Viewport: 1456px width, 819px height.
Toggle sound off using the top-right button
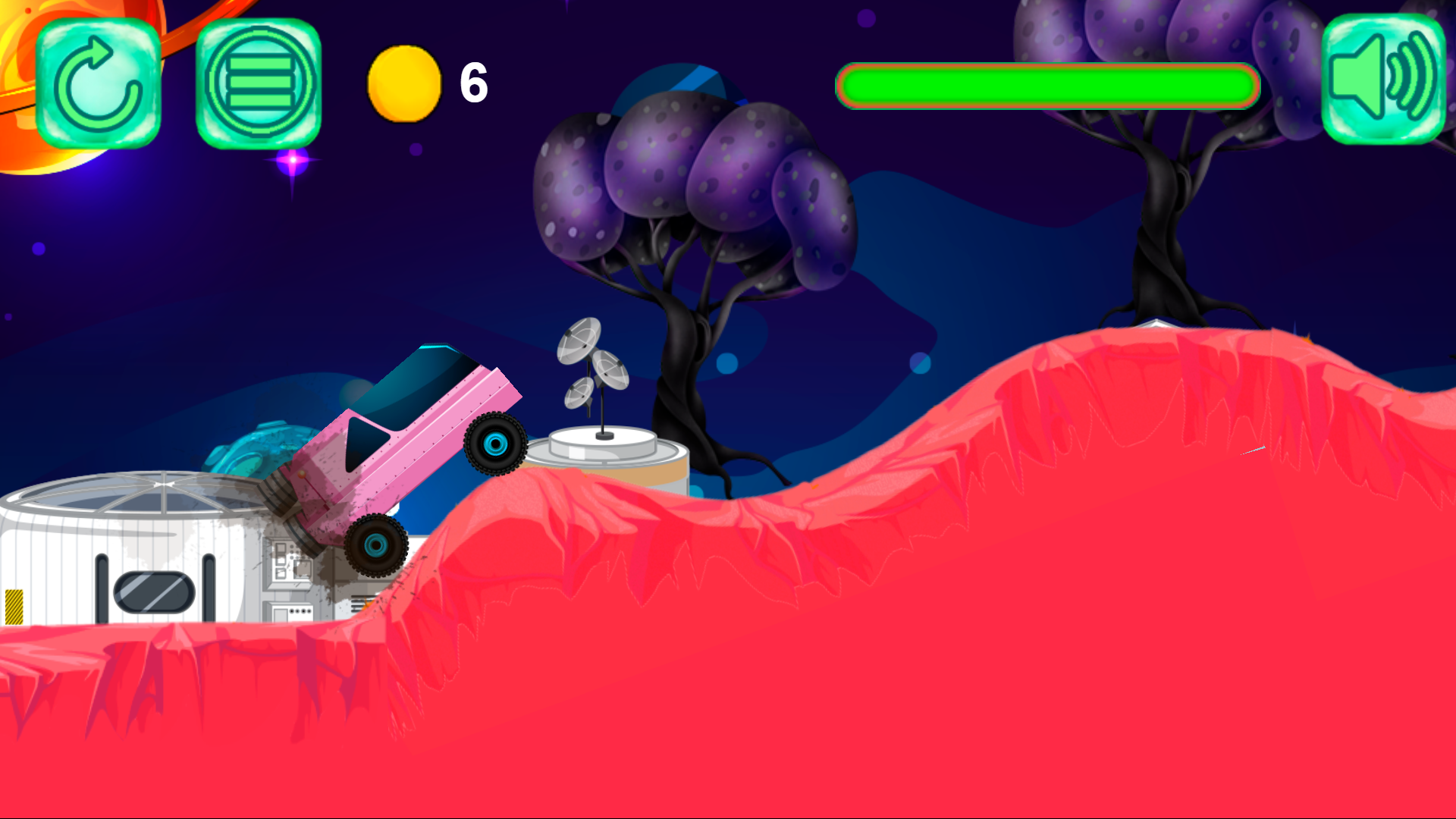[x=1384, y=80]
